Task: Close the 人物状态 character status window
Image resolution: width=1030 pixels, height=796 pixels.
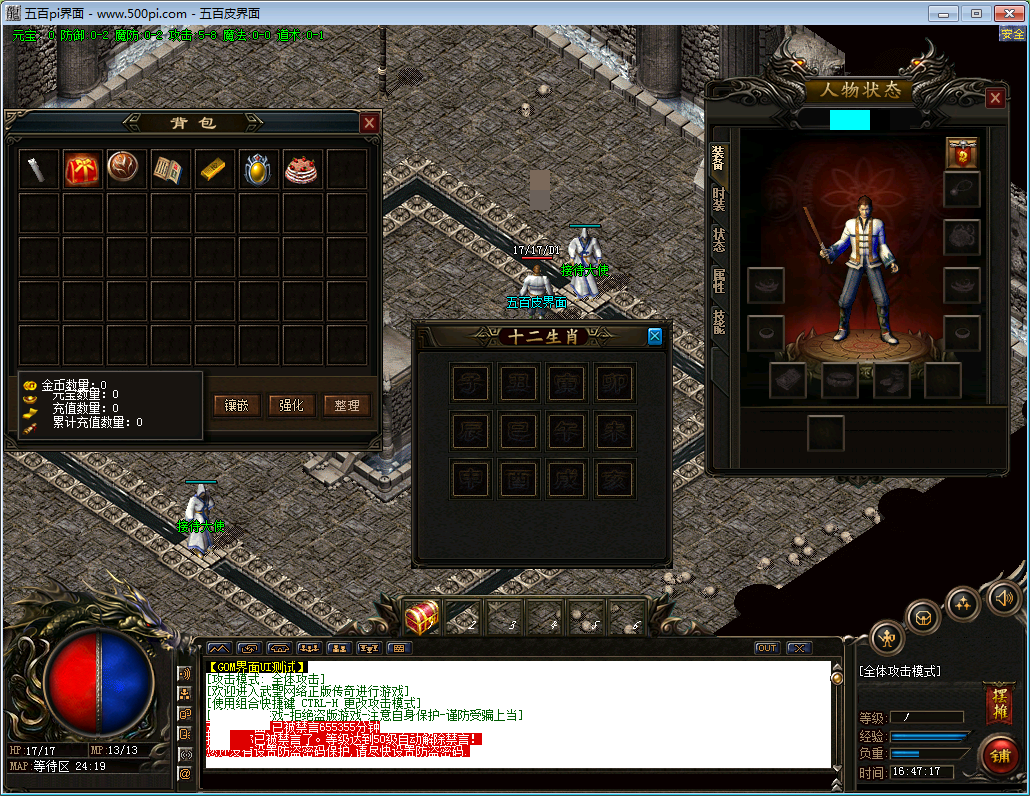Action: pos(995,97)
